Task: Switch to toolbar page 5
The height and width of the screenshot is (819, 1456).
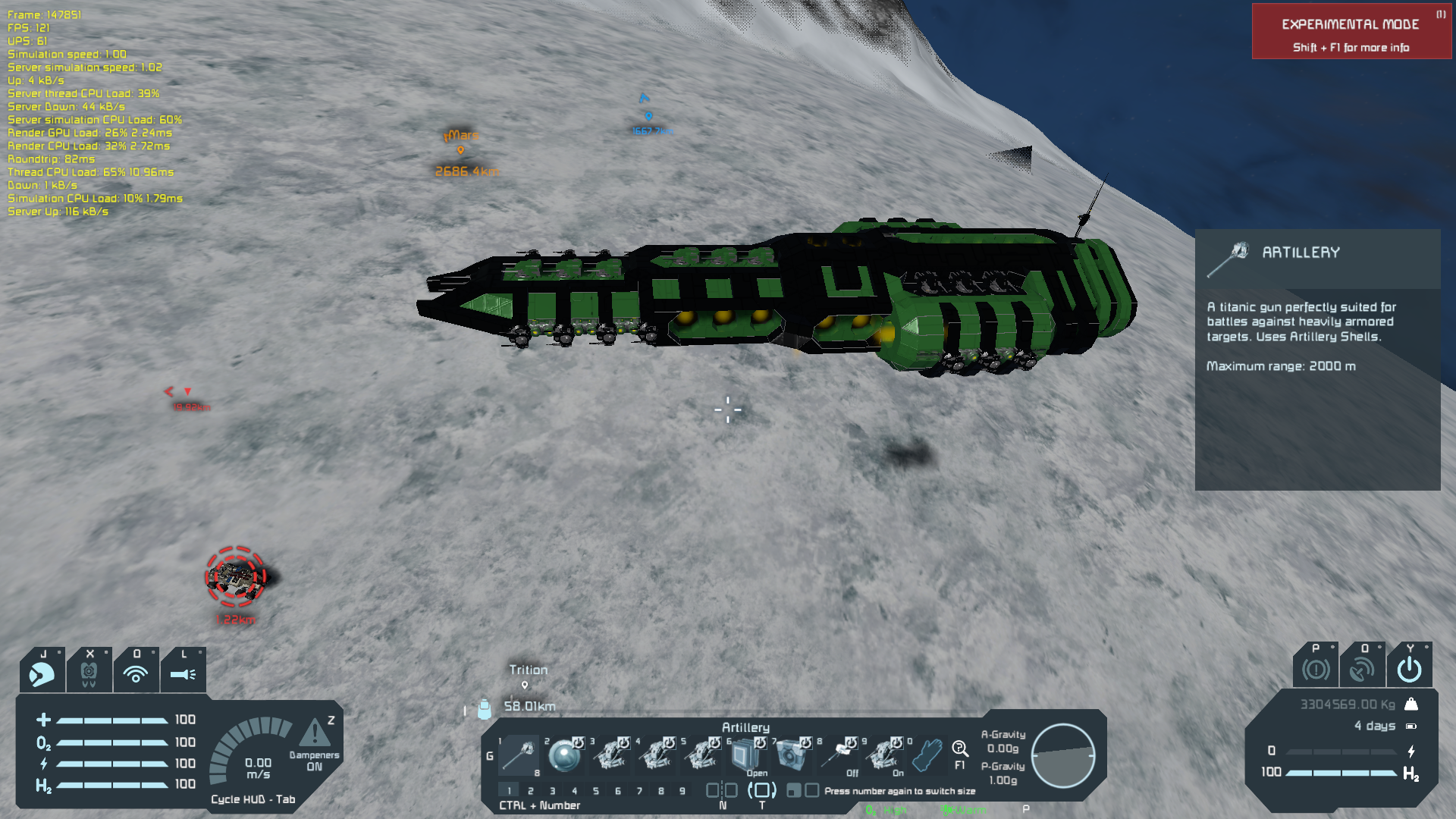Action: [596, 791]
